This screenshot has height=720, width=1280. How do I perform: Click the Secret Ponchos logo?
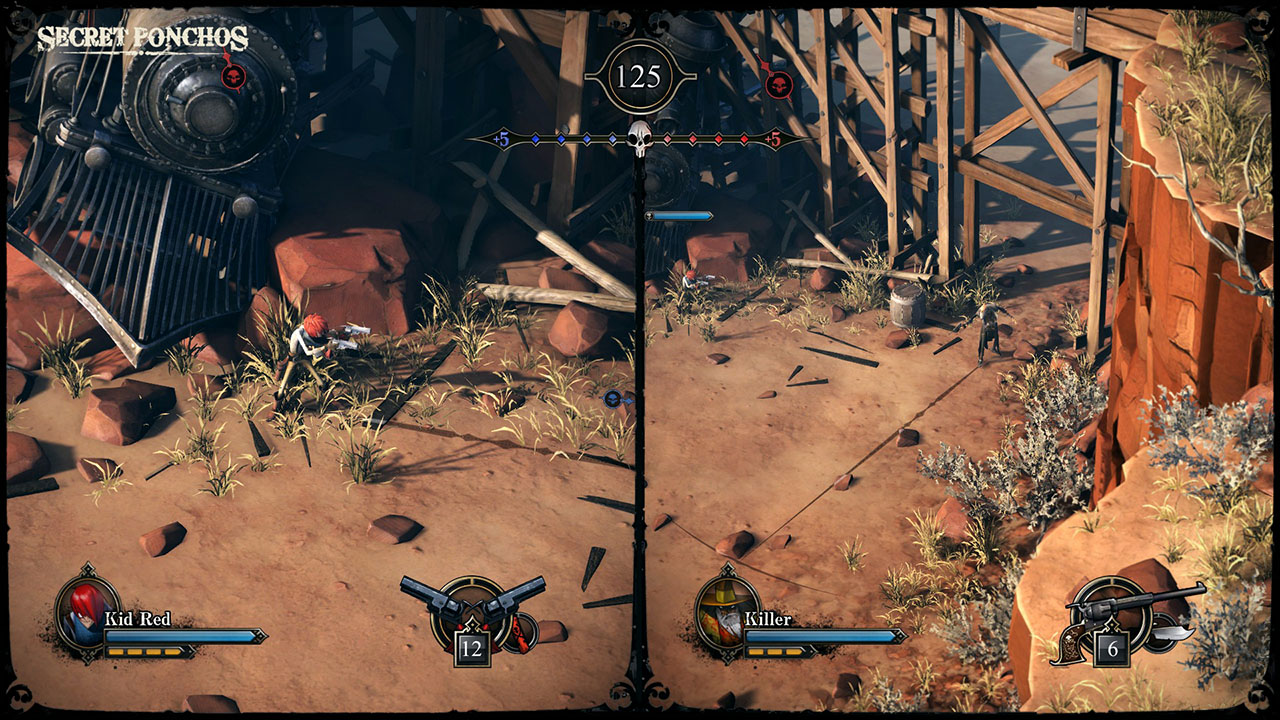coord(142,39)
